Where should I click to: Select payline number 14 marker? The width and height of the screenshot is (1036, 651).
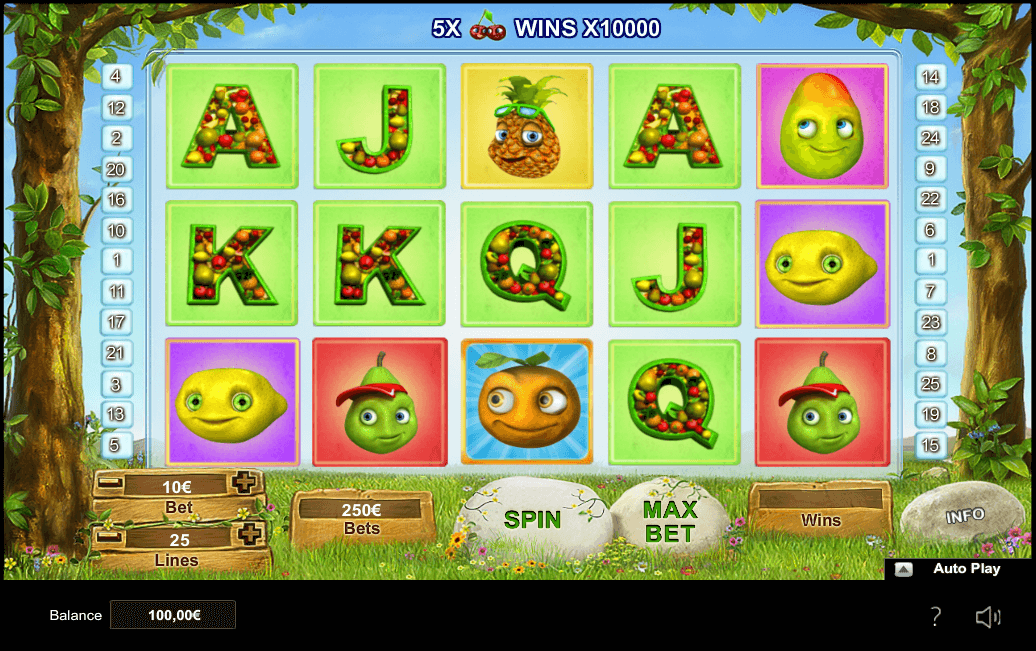click(931, 76)
